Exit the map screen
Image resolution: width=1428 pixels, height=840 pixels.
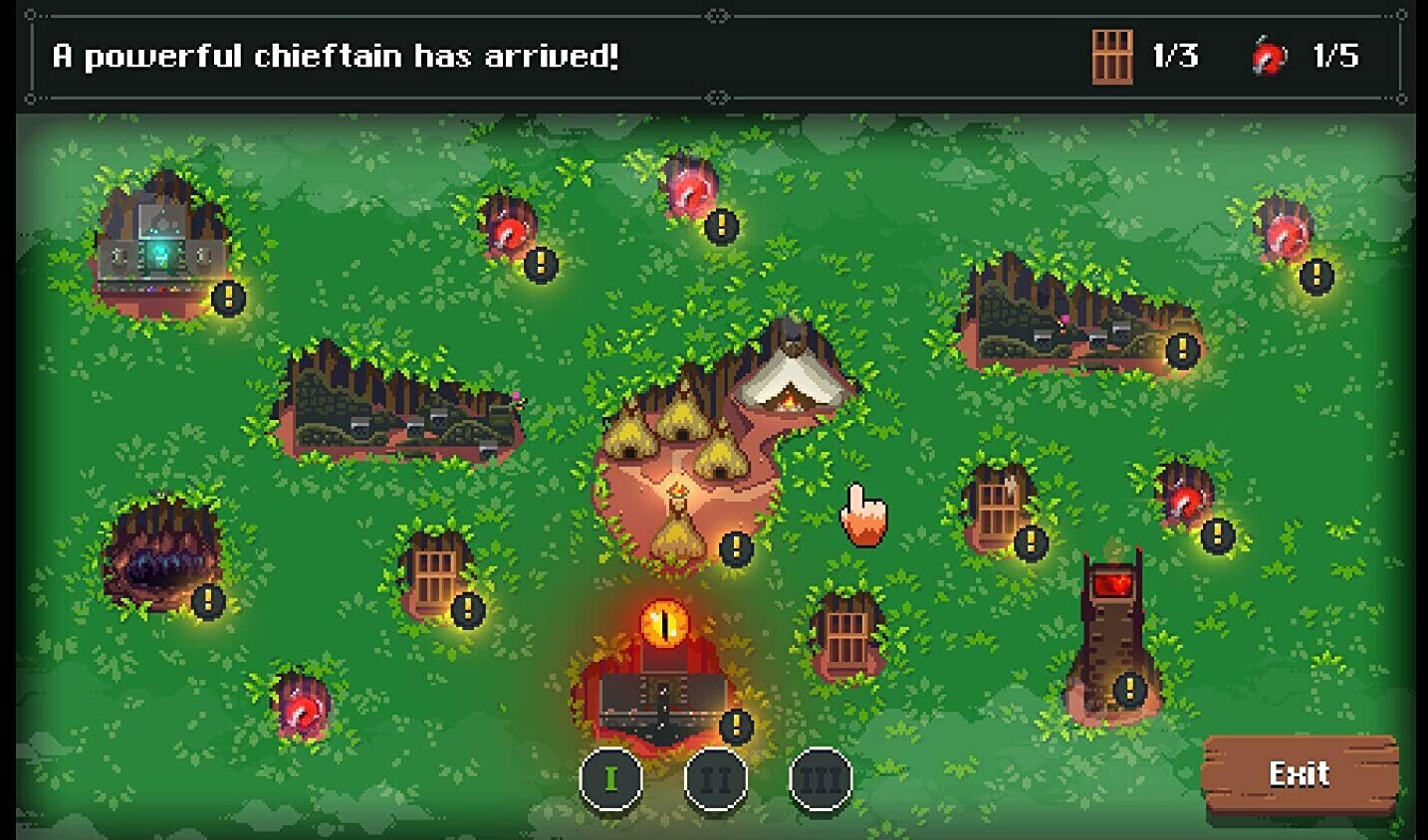point(1300,774)
